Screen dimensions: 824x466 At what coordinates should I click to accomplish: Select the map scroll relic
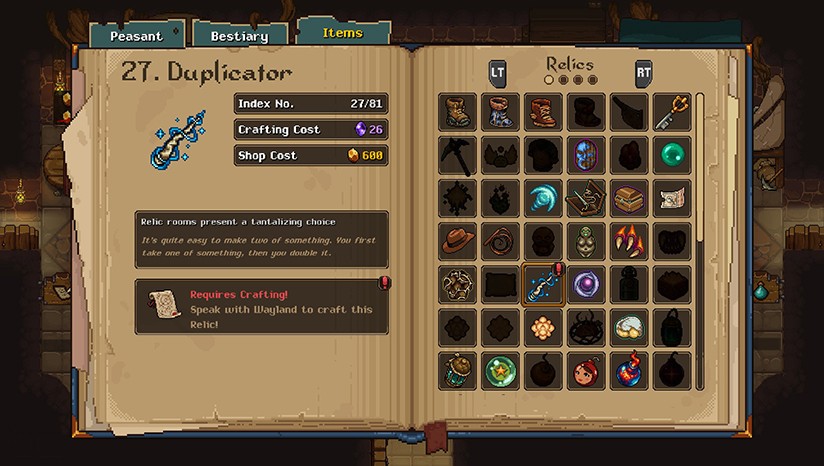tap(673, 199)
